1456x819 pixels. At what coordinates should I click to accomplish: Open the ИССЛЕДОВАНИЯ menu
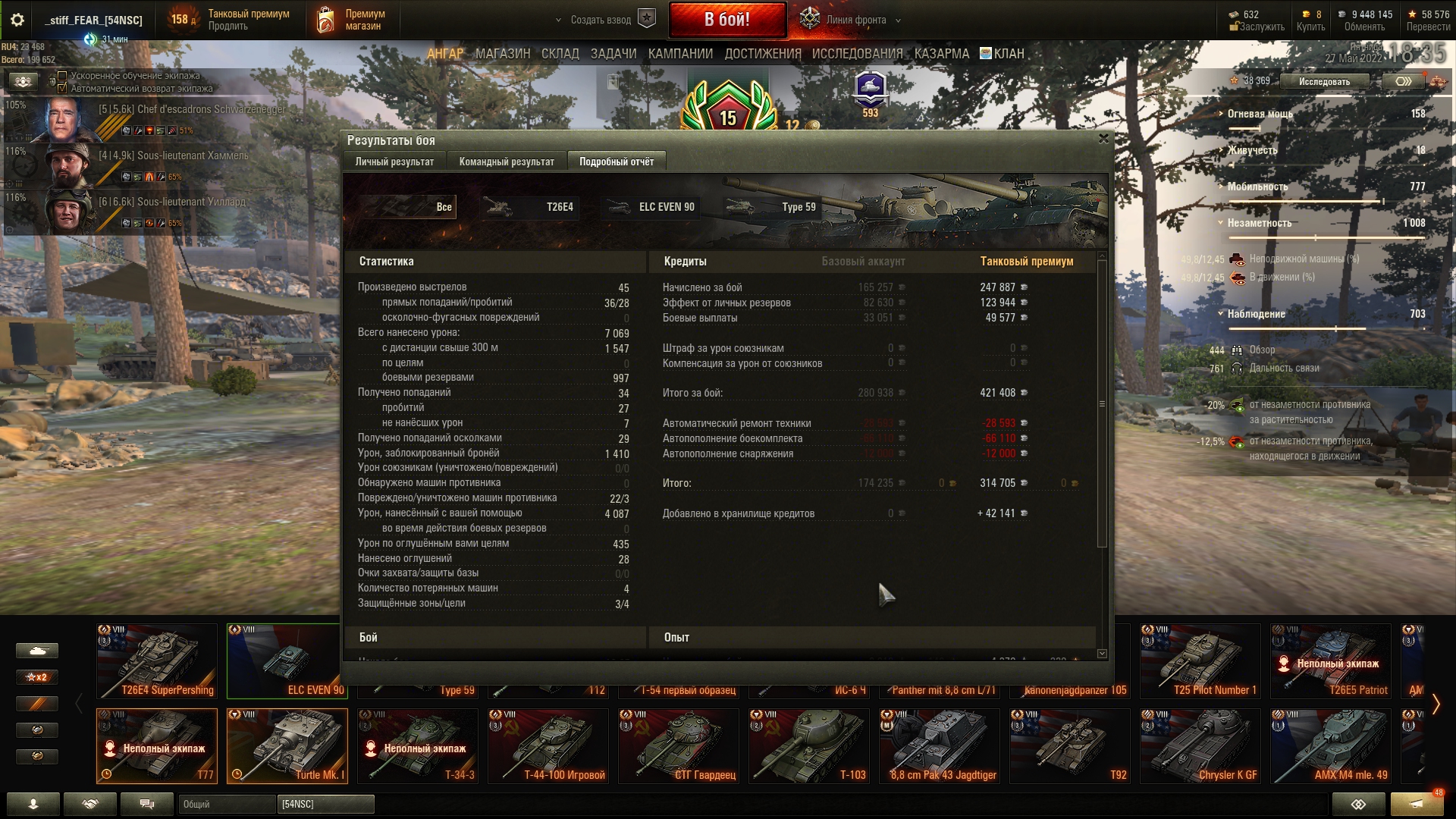[857, 54]
